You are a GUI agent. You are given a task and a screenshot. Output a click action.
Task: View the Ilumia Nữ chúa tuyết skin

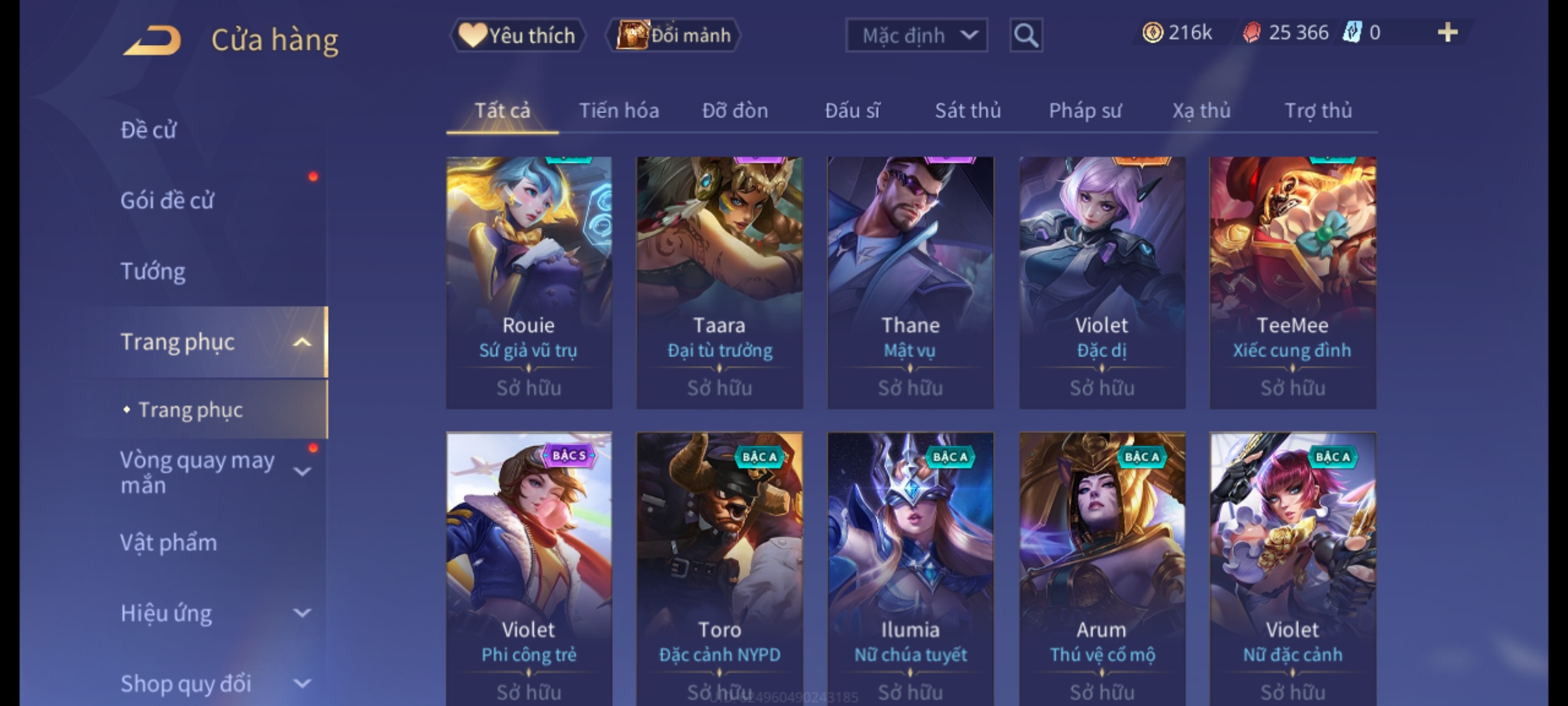(910, 567)
